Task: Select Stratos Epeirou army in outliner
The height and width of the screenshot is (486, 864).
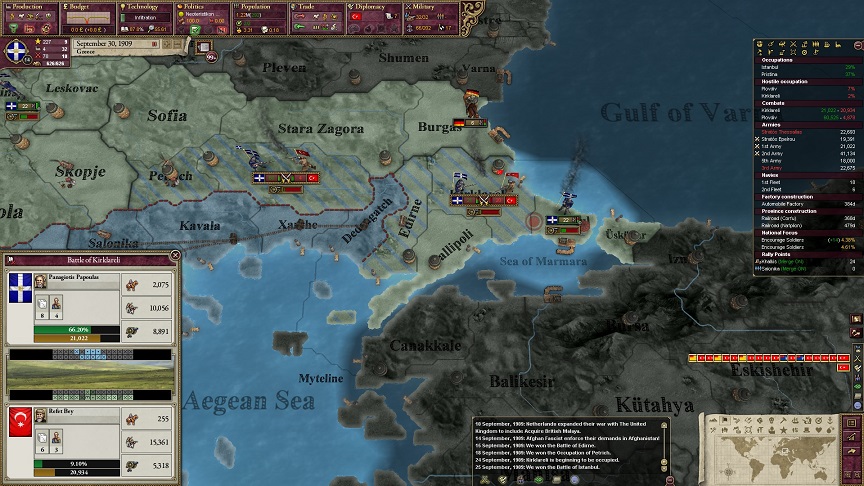Action: [783, 138]
